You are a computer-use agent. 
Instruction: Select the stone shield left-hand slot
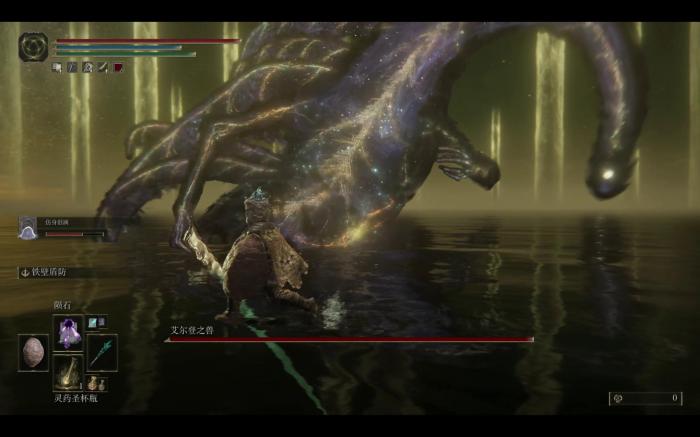[x=33, y=352]
